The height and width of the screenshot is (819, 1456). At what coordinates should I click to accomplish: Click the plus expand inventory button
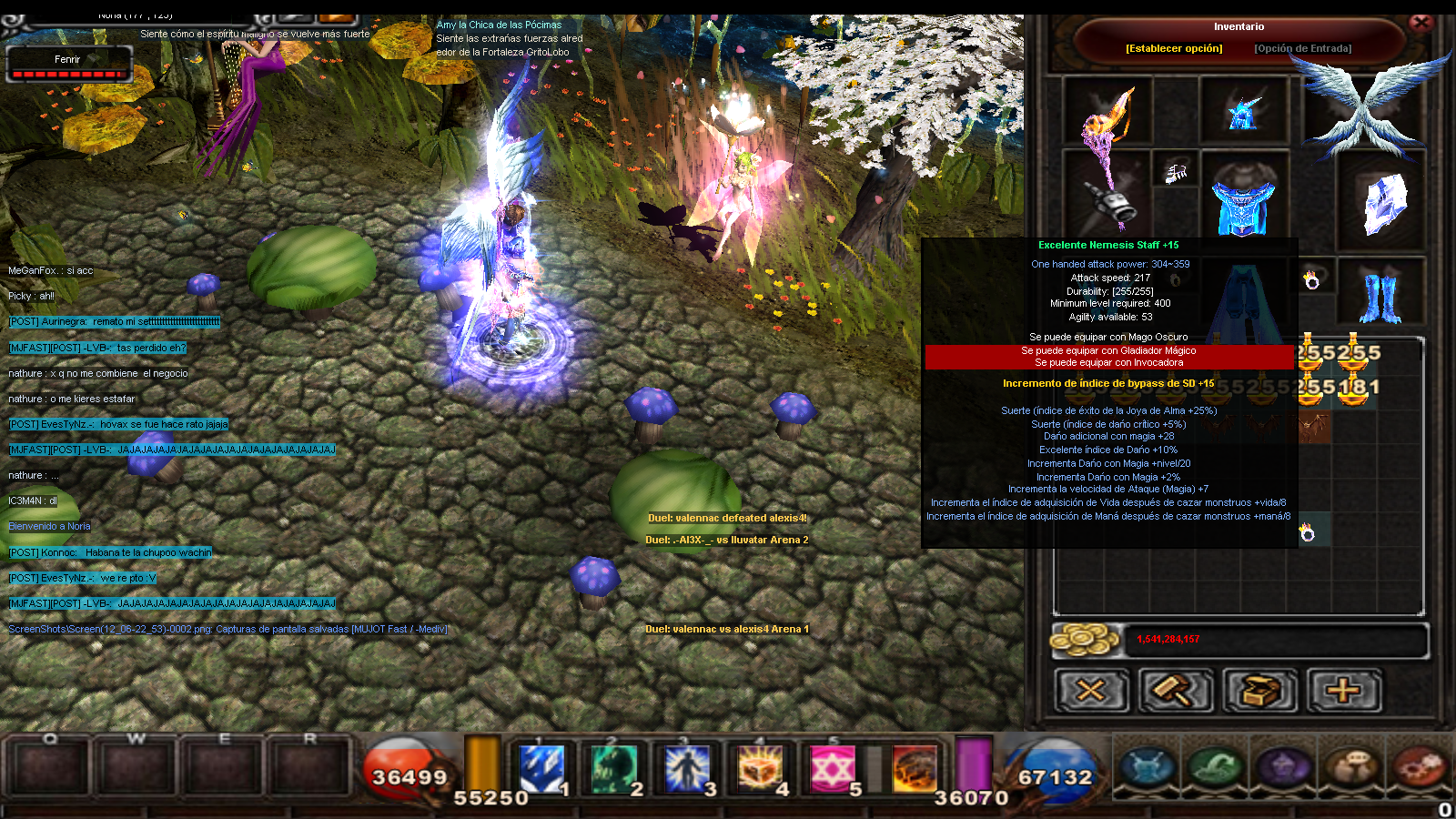1344,691
